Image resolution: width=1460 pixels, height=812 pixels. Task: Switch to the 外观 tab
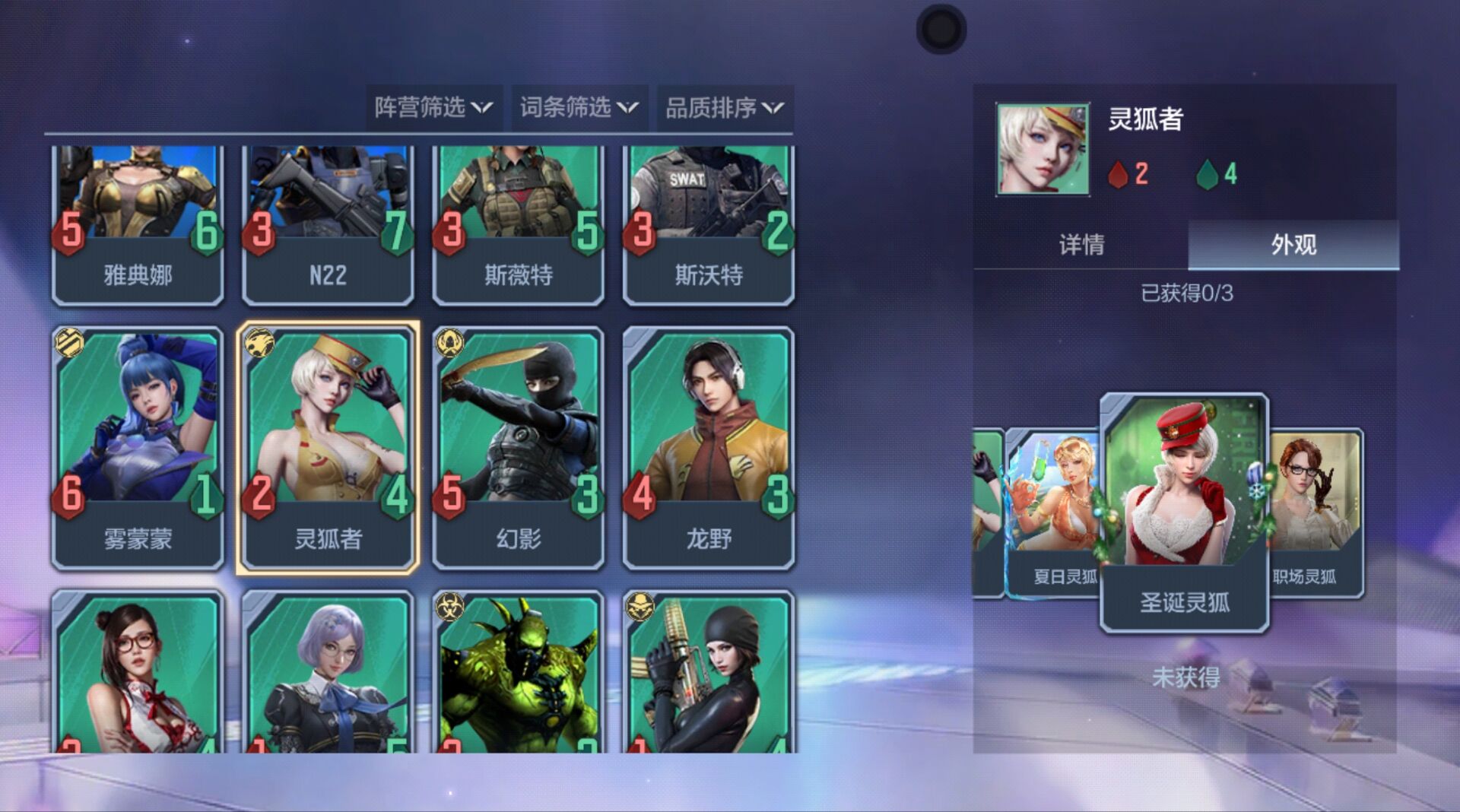point(1293,245)
